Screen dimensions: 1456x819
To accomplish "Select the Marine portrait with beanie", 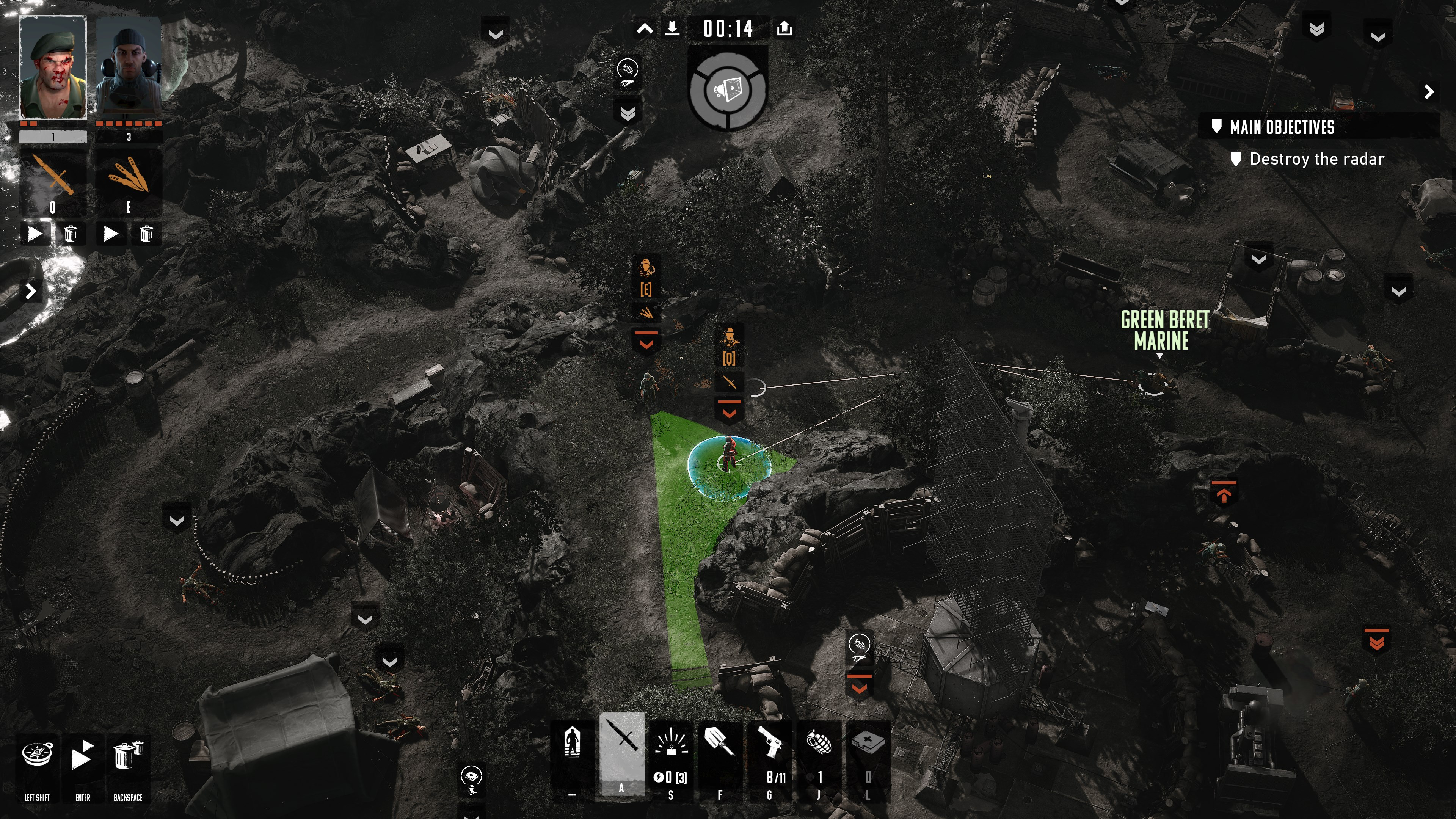I will click(x=128, y=67).
